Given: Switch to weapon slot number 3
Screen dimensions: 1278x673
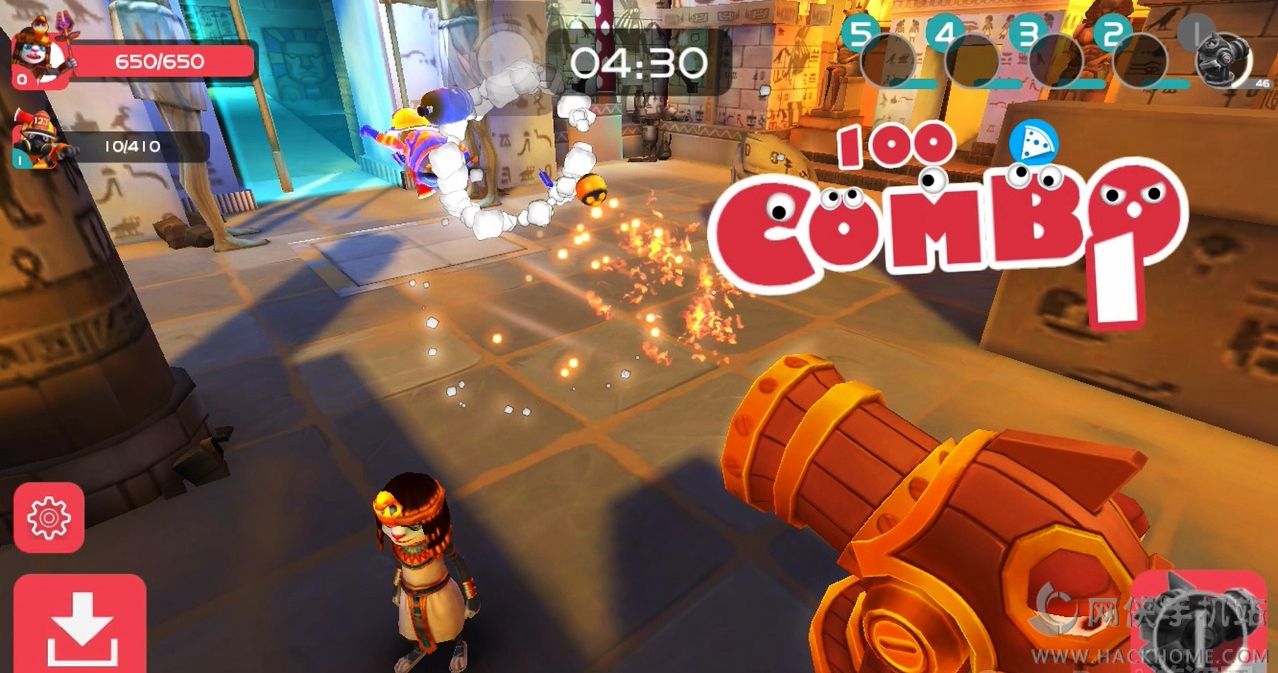Looking at the screenshot, I should (1054, 58).
